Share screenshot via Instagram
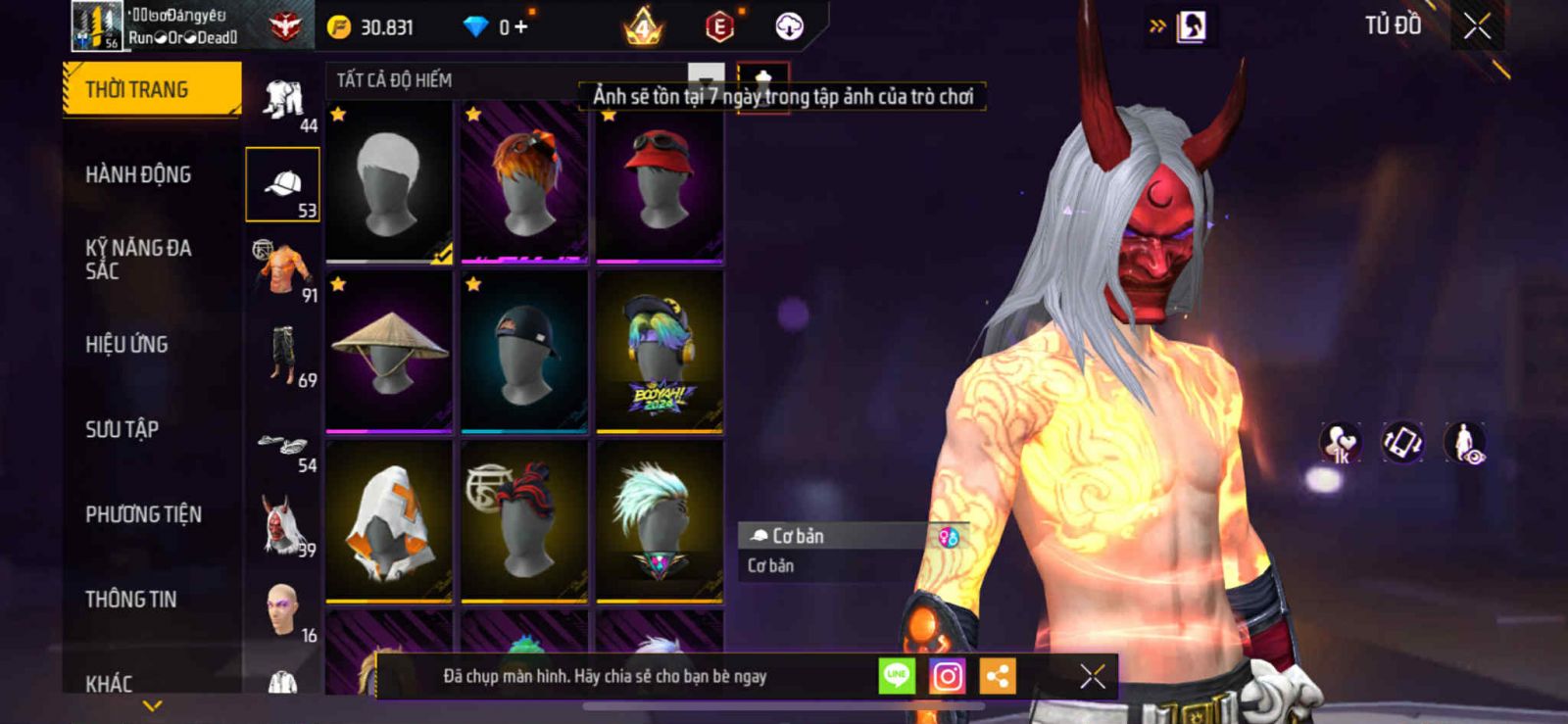The width and height of the screenshot is (1568, 724). pyautogui.click(x=947, y=676)
